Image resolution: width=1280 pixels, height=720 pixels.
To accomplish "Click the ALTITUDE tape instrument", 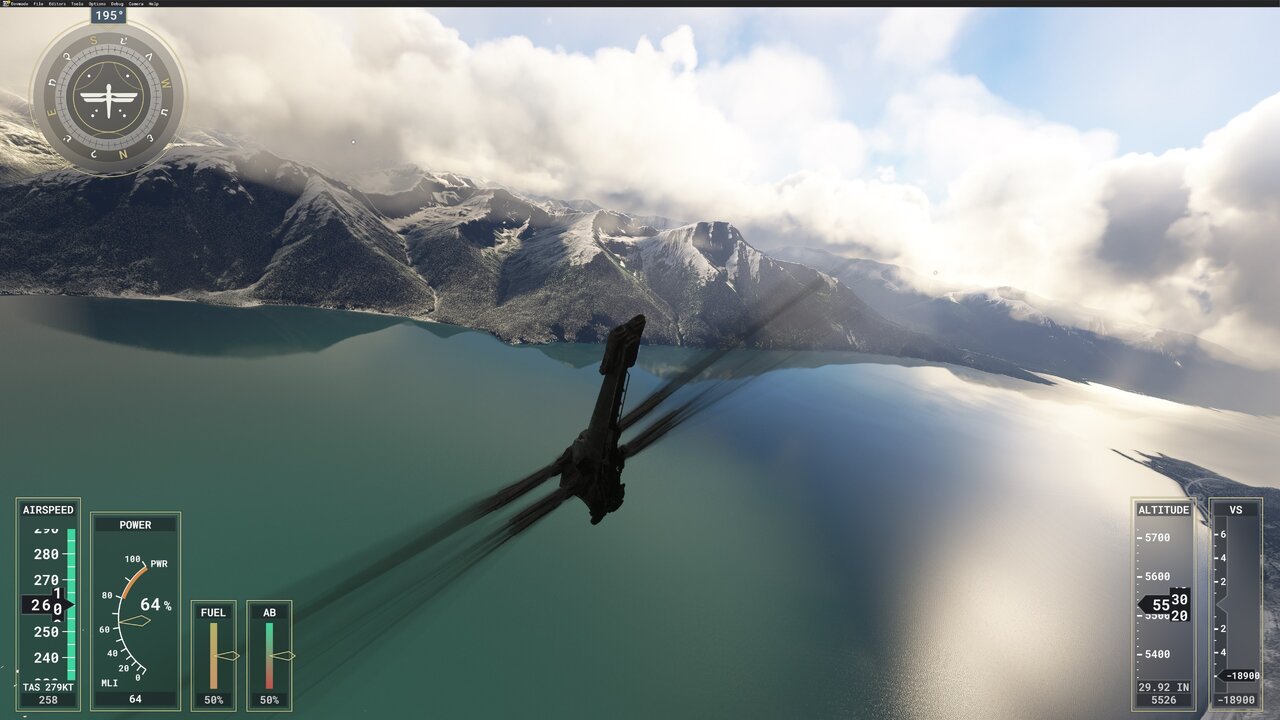I will [1166, 600].
